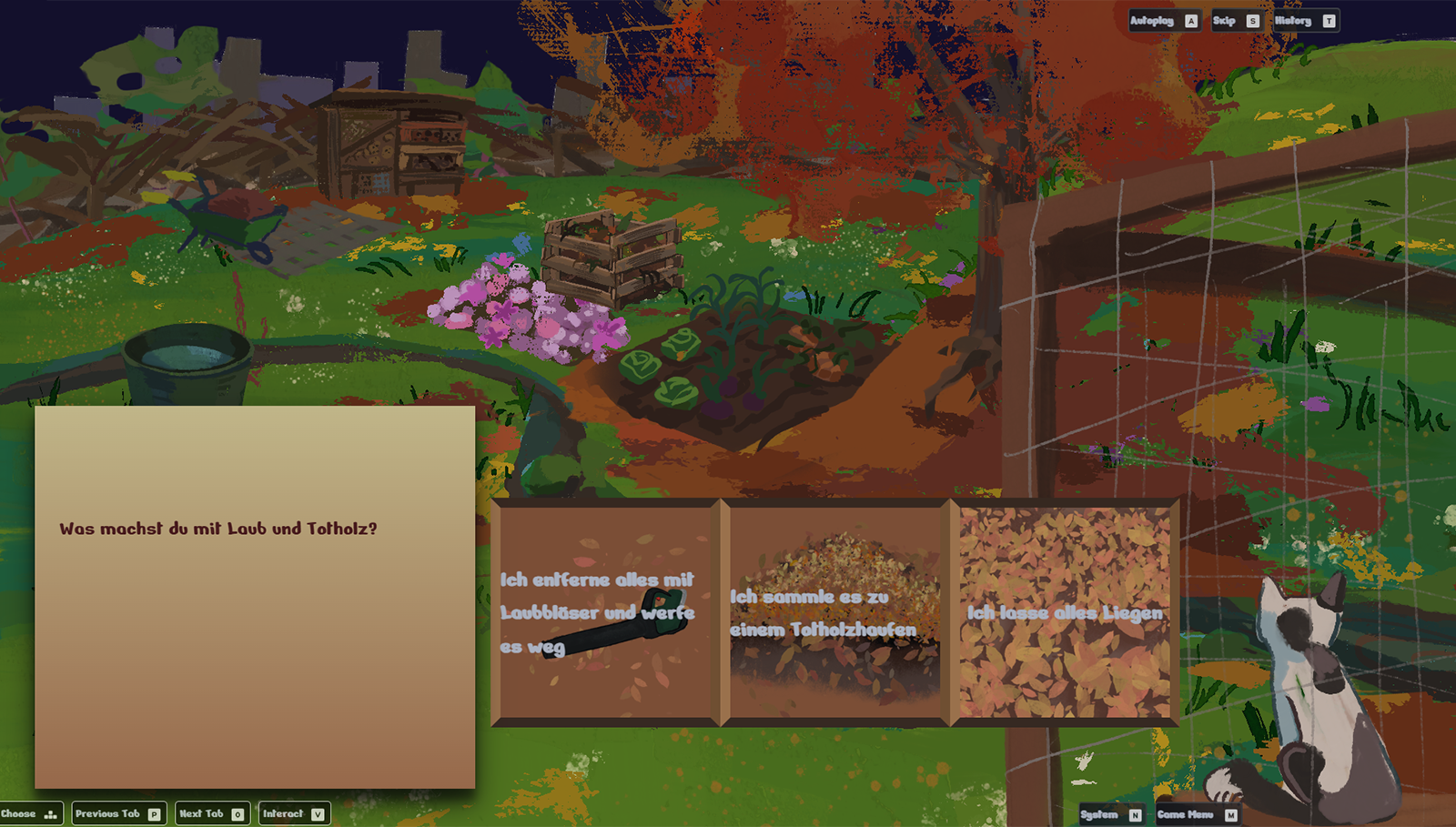Toggle Autoplay mode
1456x827 pixels.
pos(1164,21)
